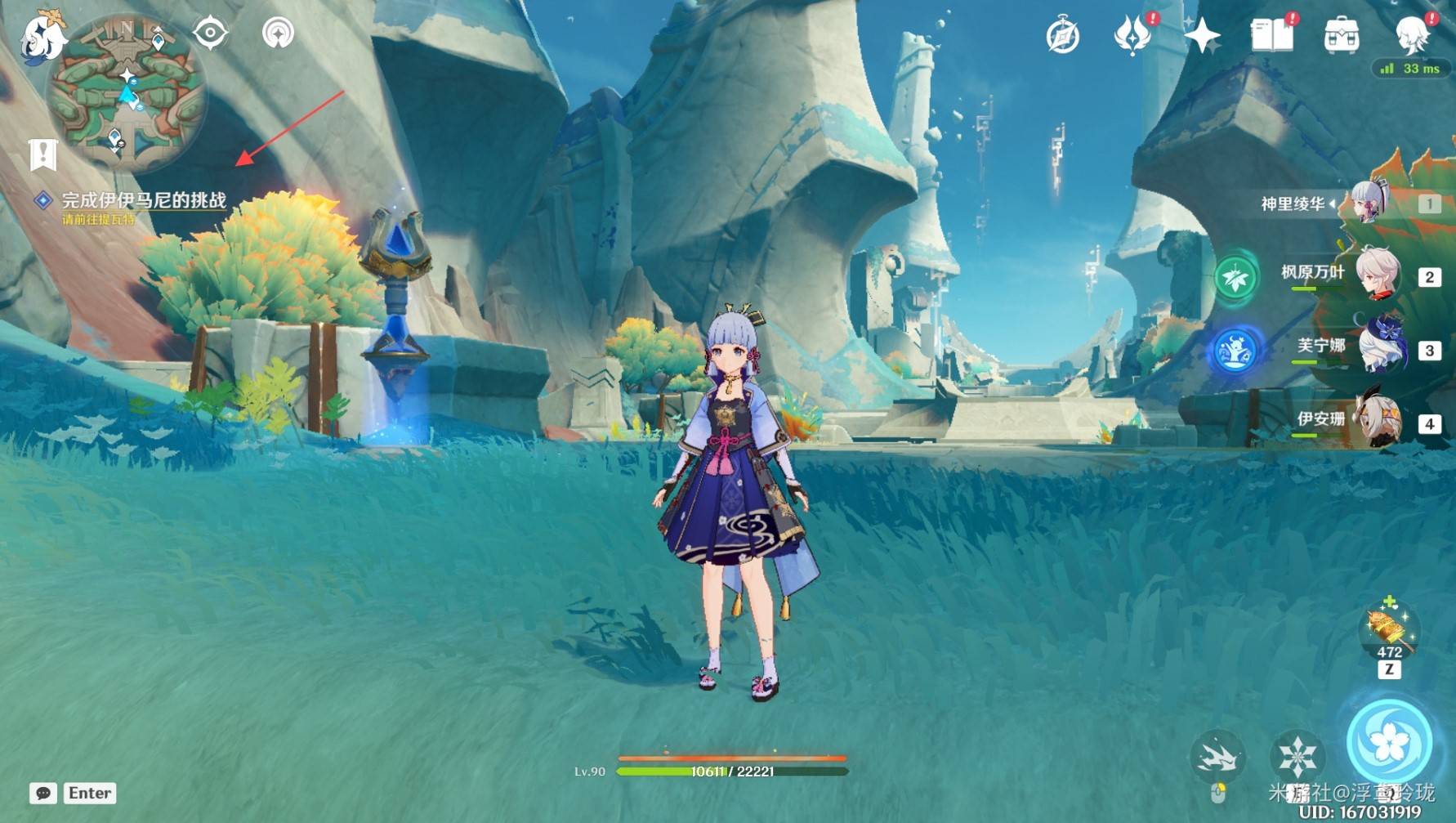Open the character menu icon
This screenshot has width=1456, height=823.
point(1412,36)
